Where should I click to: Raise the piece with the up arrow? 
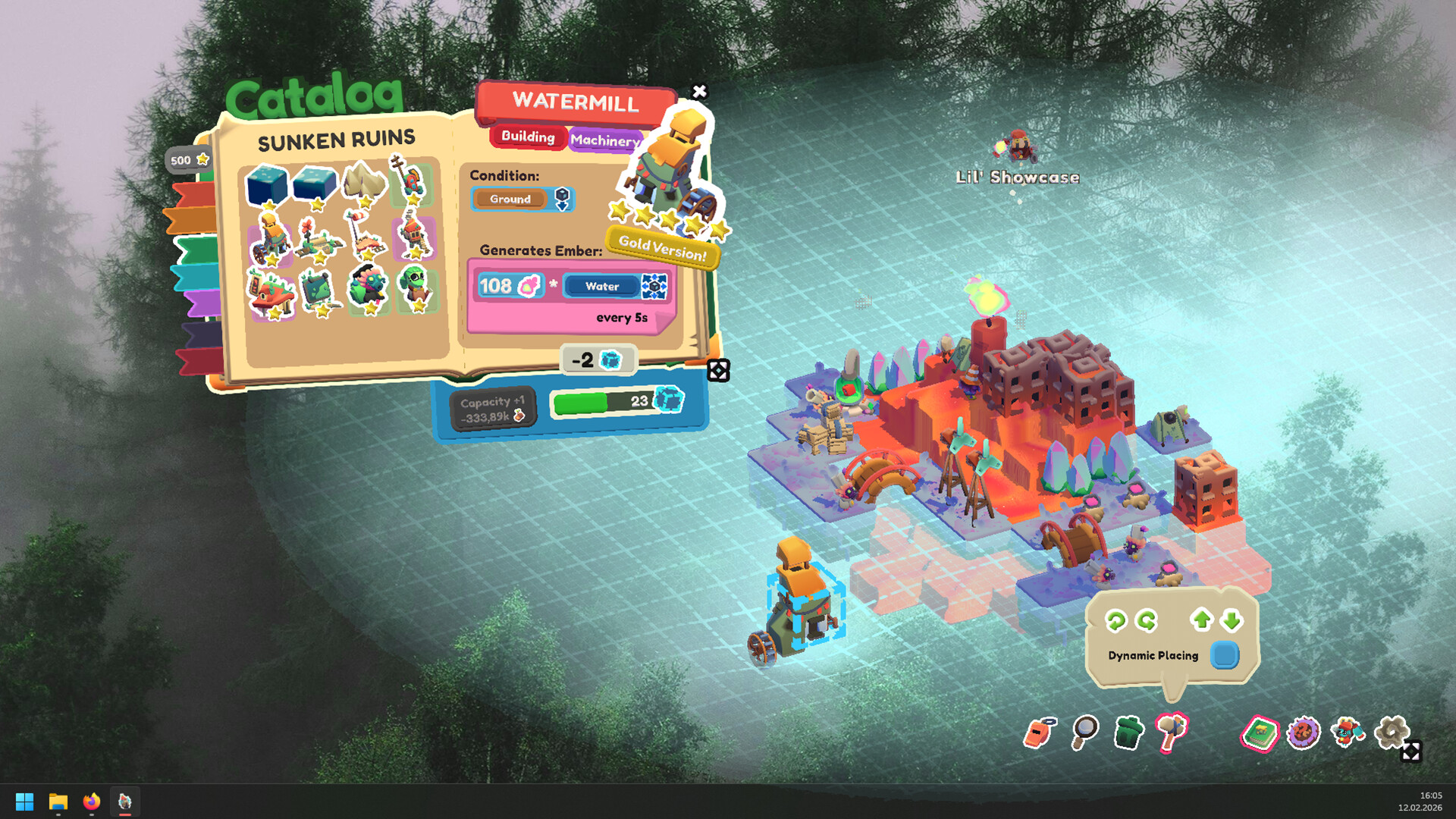click(1201, 620)
